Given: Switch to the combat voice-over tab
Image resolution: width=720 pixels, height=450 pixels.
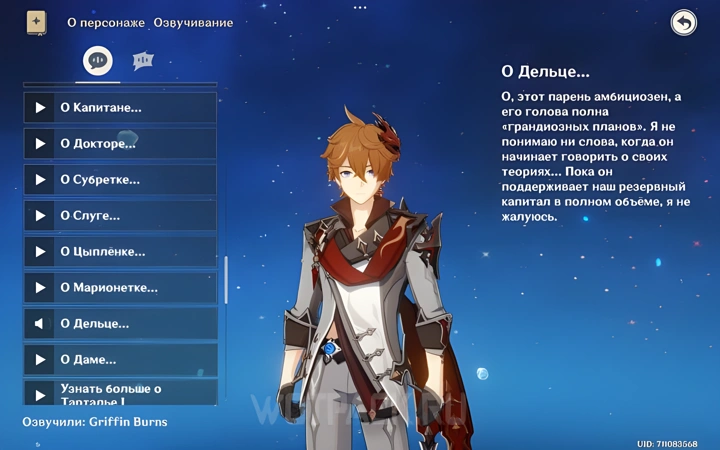Looking at the screenshot, I should pos(143,61).
